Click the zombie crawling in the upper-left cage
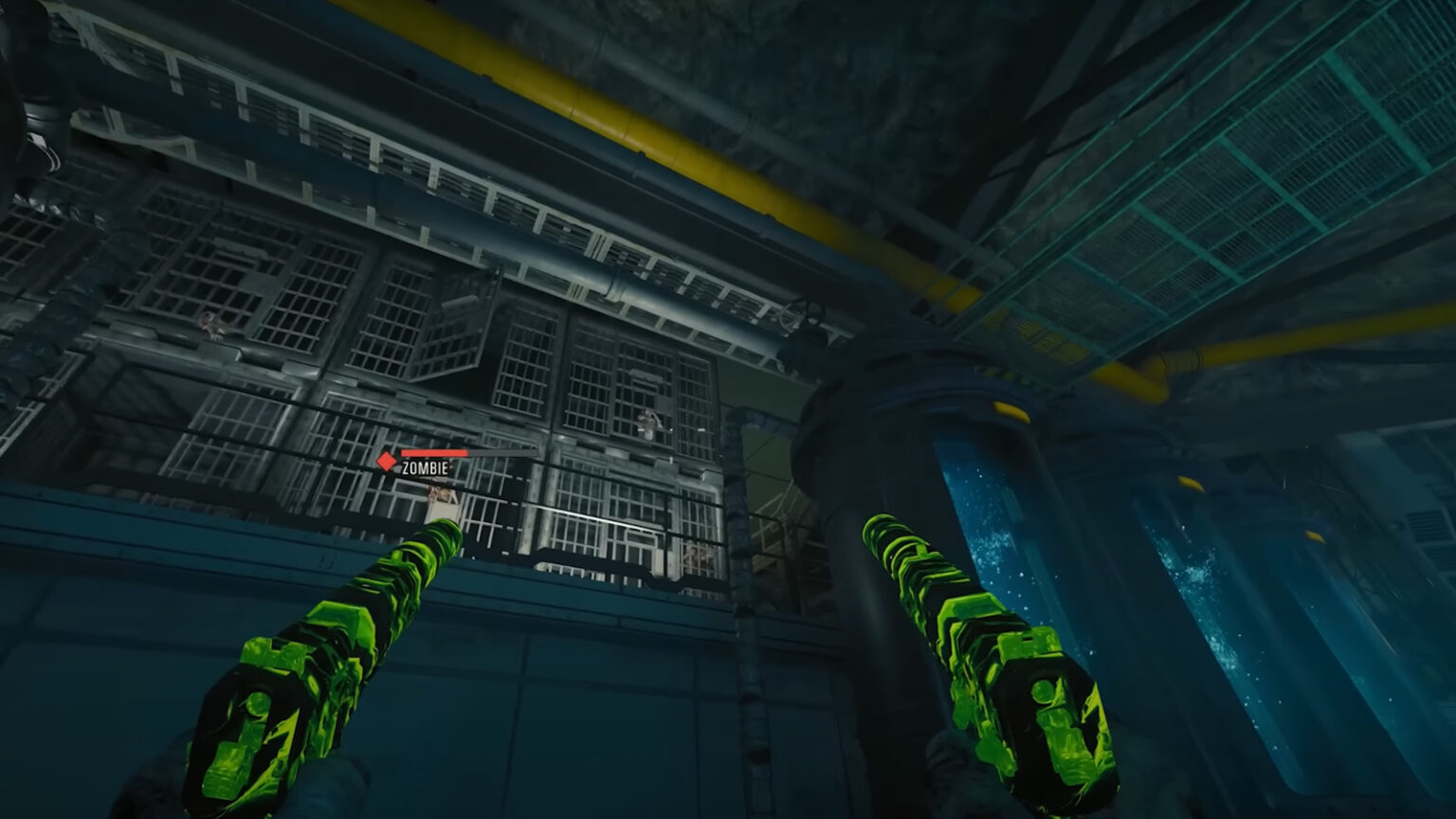Viewport: 1456px width, 819px height. (210, 325)
